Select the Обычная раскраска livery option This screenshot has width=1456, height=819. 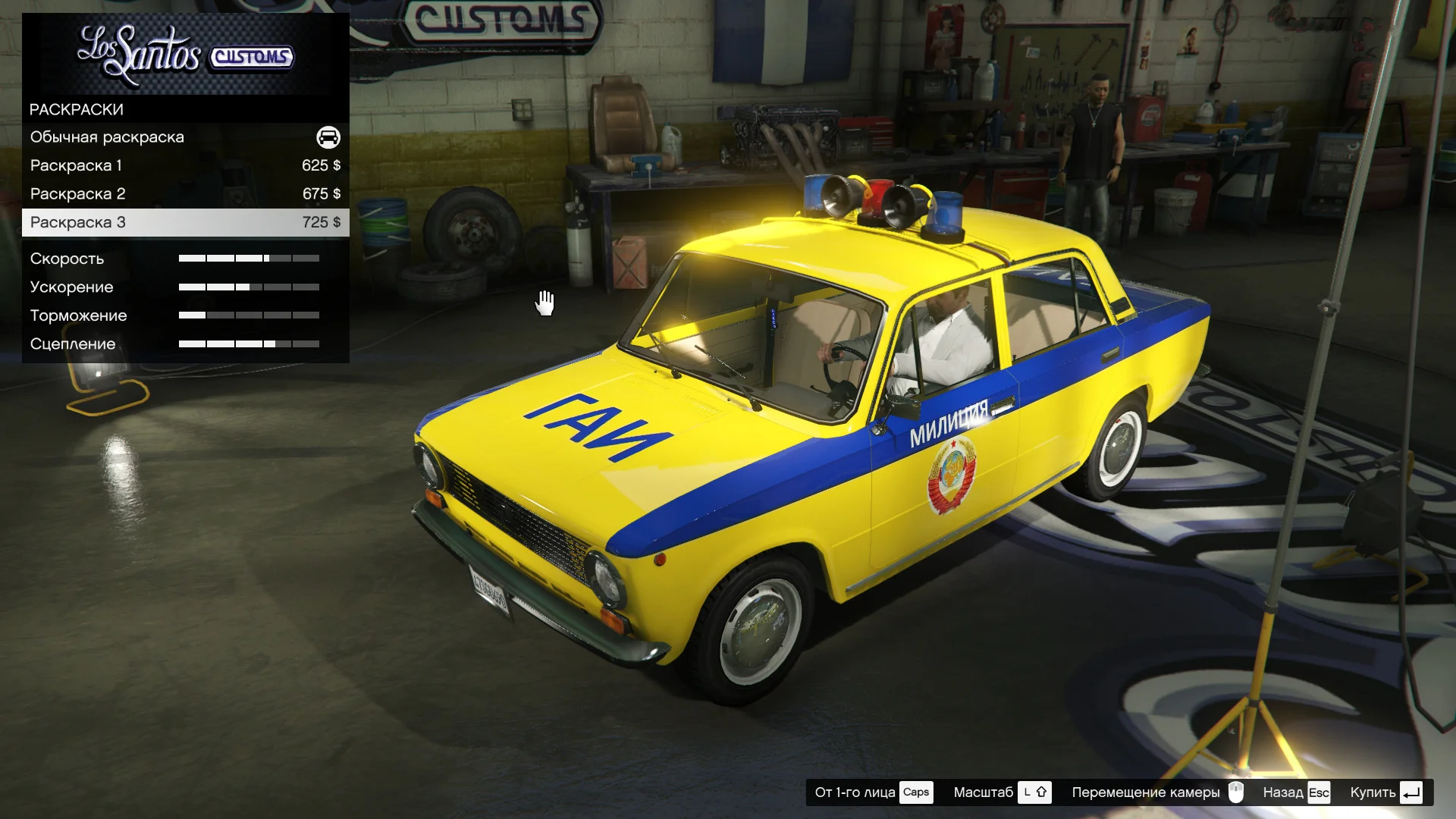click(x=184, y=137)
